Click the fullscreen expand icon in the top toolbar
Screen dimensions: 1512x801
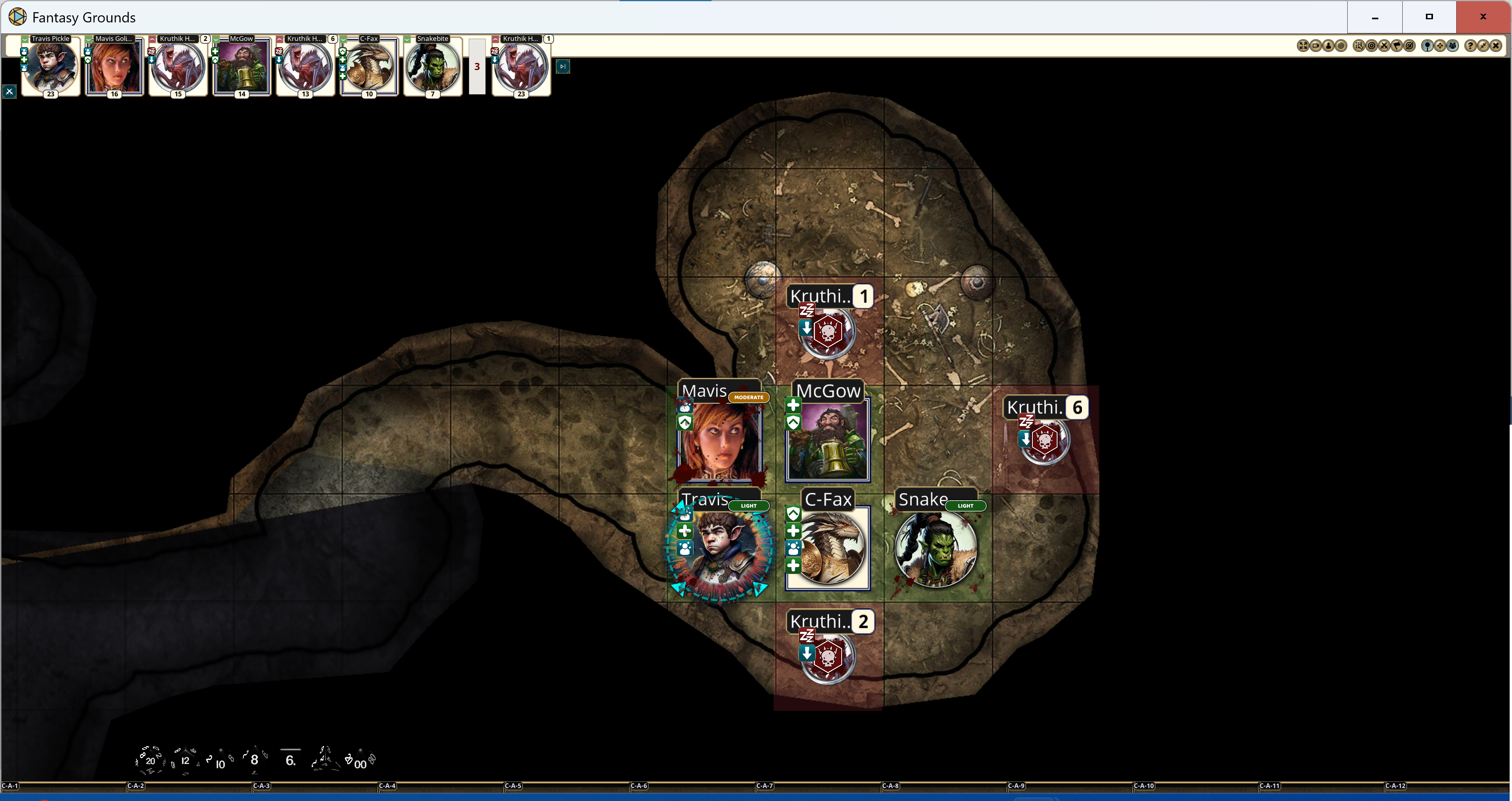coord(1303,45)
